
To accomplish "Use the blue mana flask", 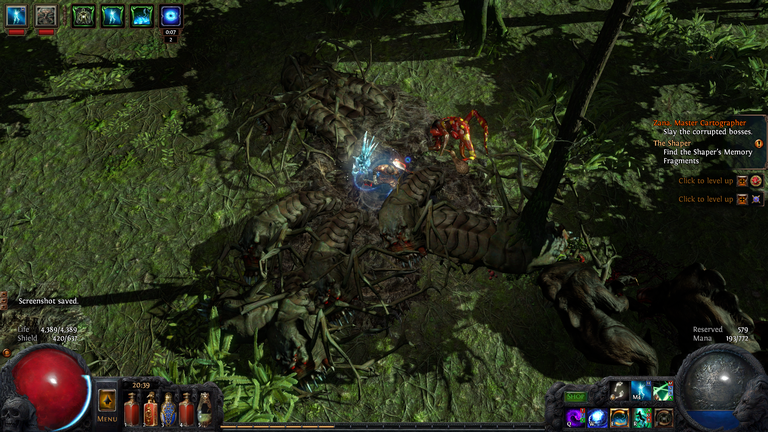I will tap(169, 409).
